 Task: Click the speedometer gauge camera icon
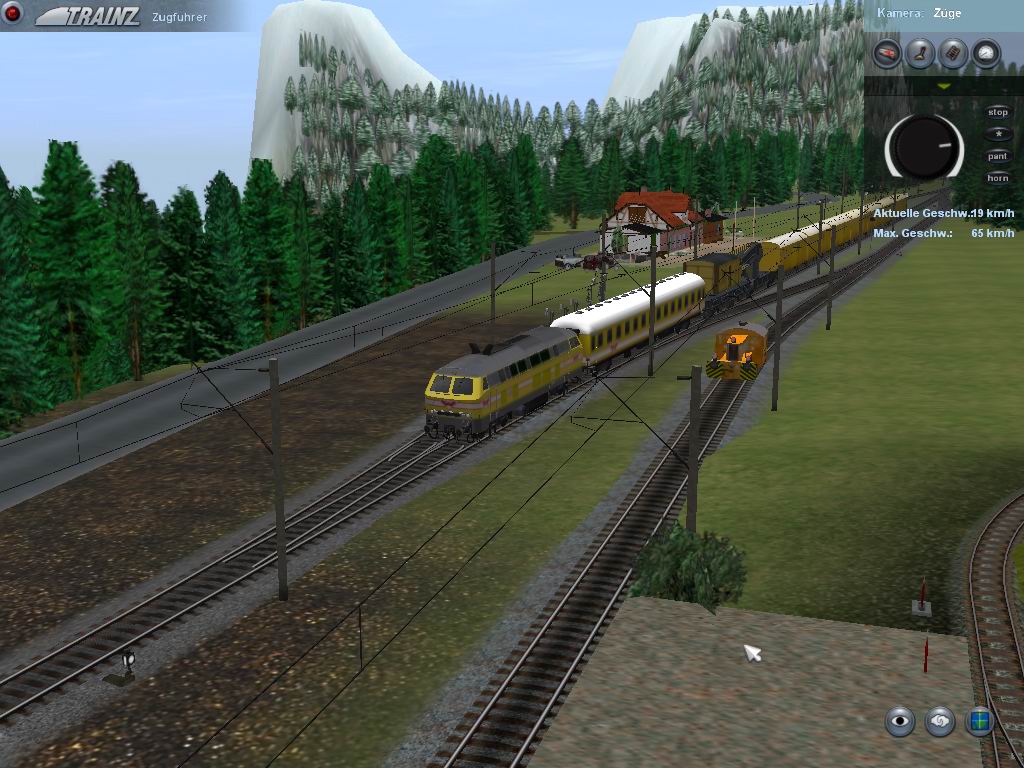[x=986, y=53]
